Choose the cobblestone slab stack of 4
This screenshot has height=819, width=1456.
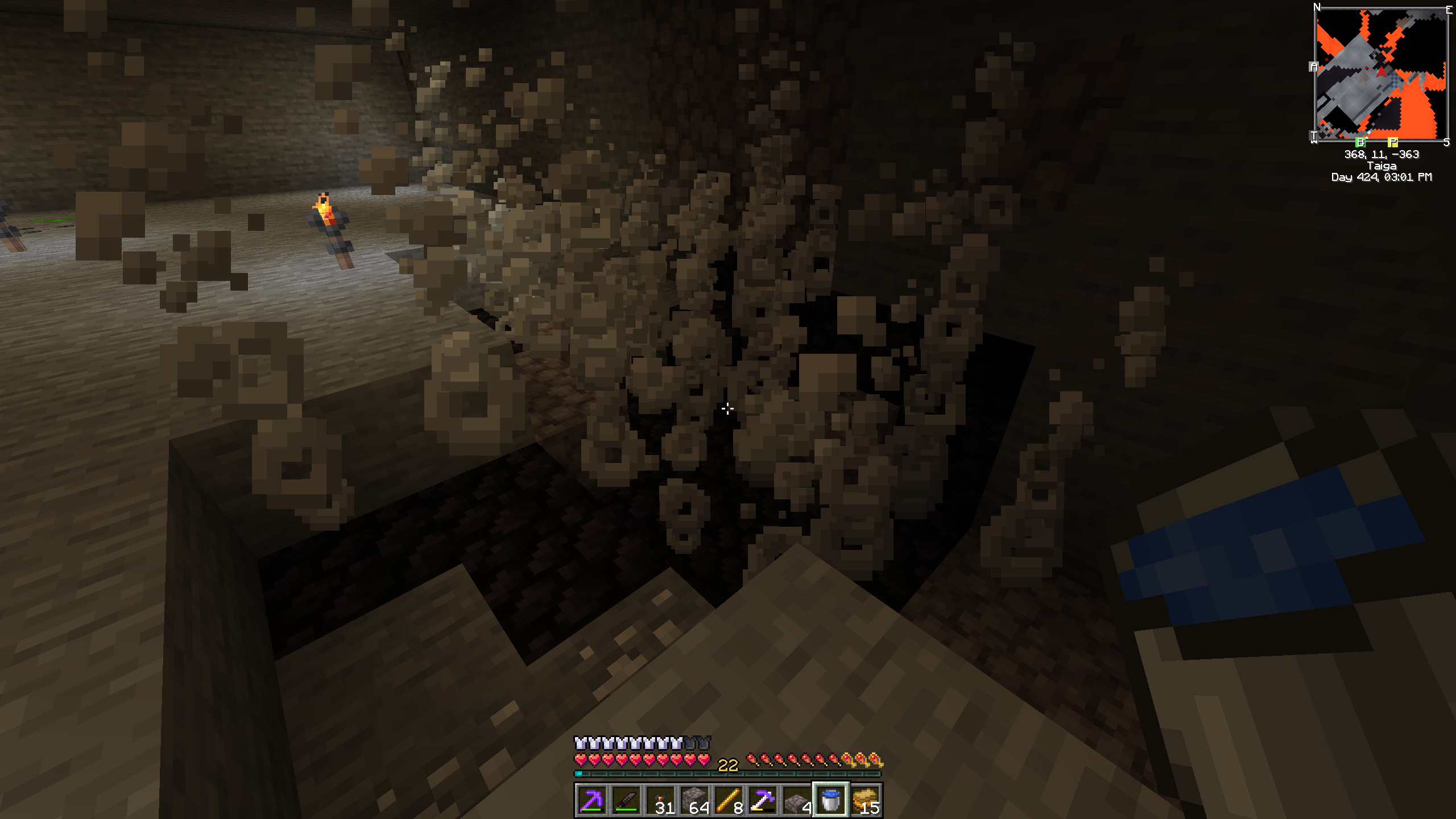[x=797, y=801]
